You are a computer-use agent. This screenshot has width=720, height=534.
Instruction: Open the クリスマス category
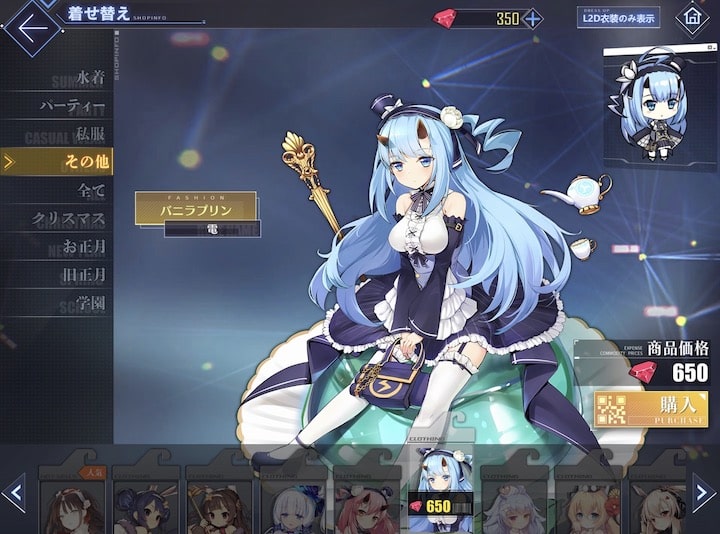click(69, 217)
